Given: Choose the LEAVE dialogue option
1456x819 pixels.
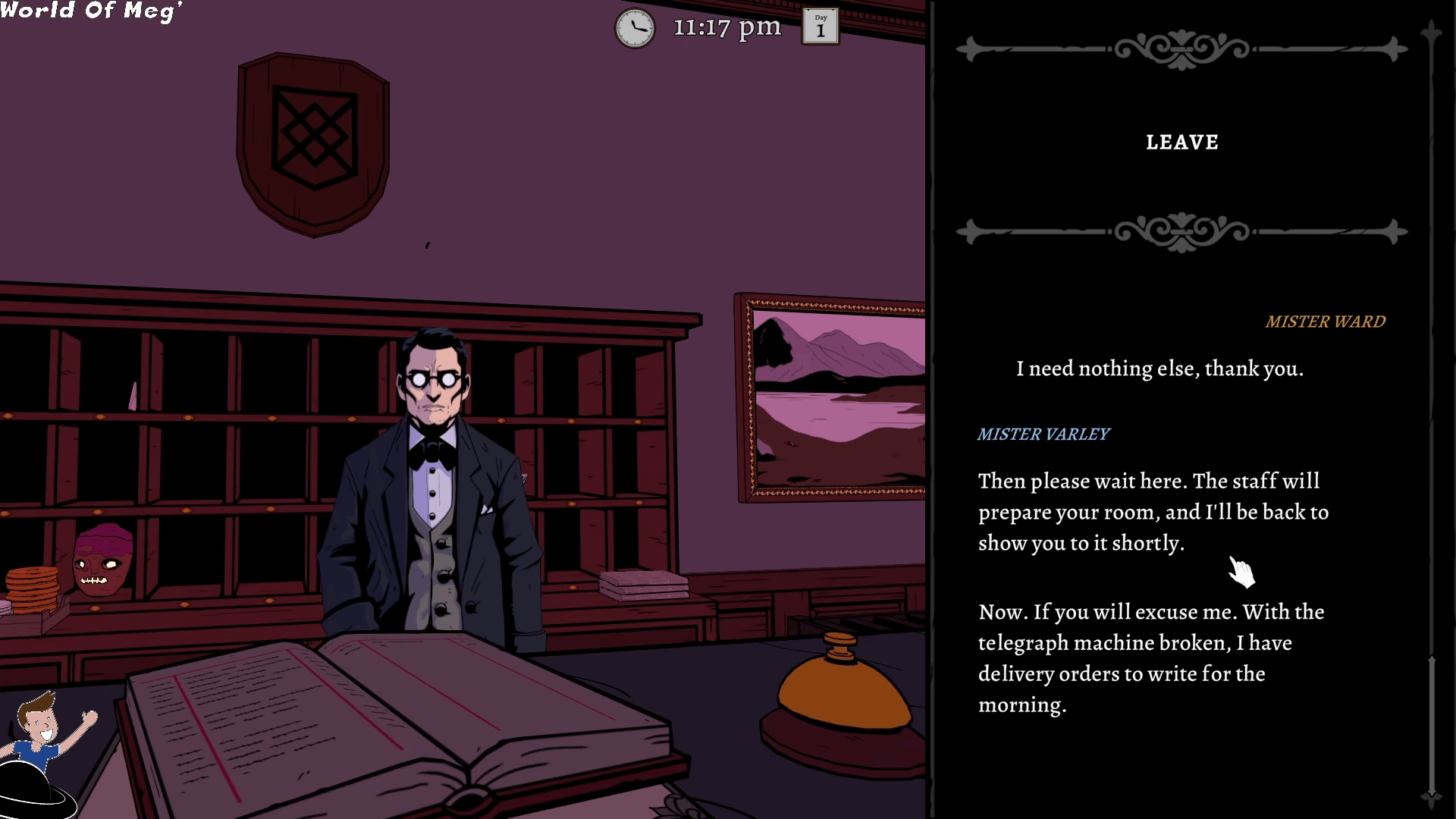Looking at the screenshot, I should 1181,143.
